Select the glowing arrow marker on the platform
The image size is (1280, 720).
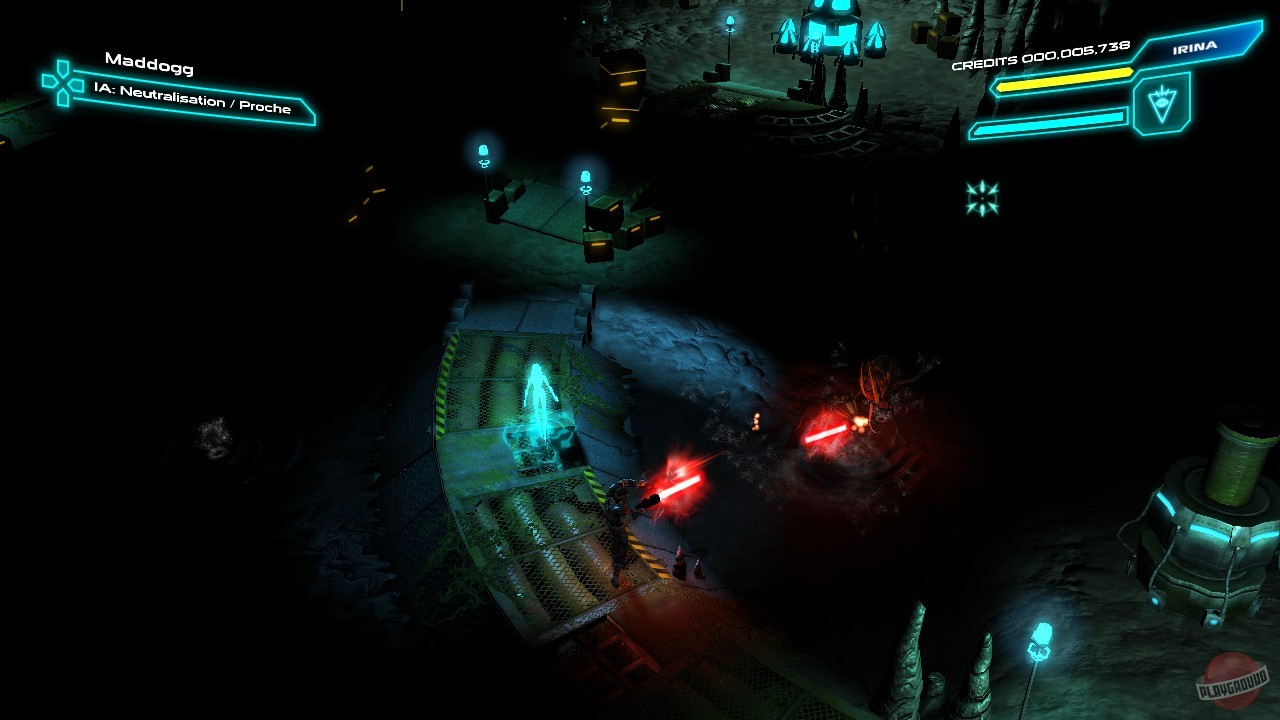pos(540,400)
